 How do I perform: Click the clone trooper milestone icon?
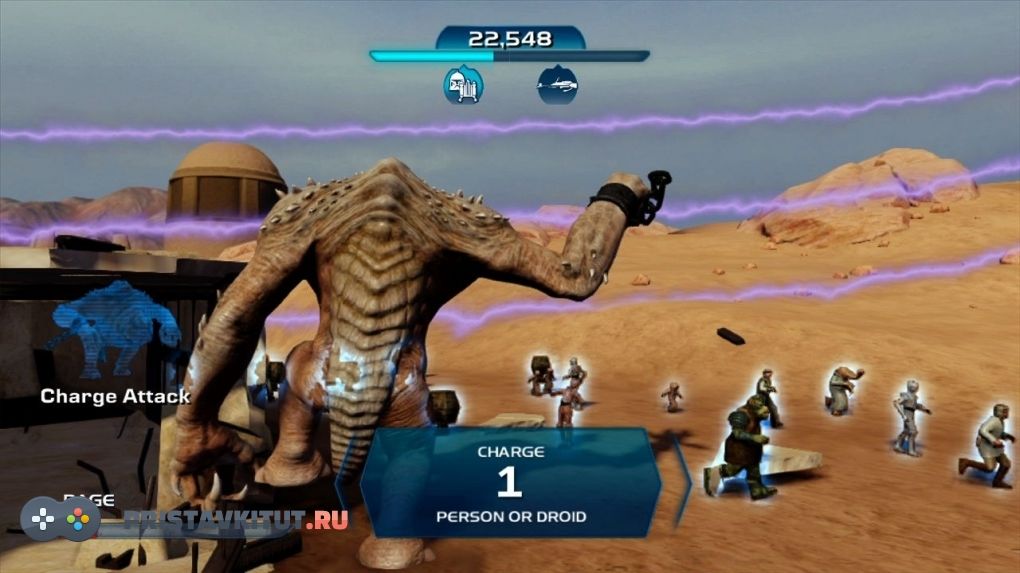click(x=463, y=85)
